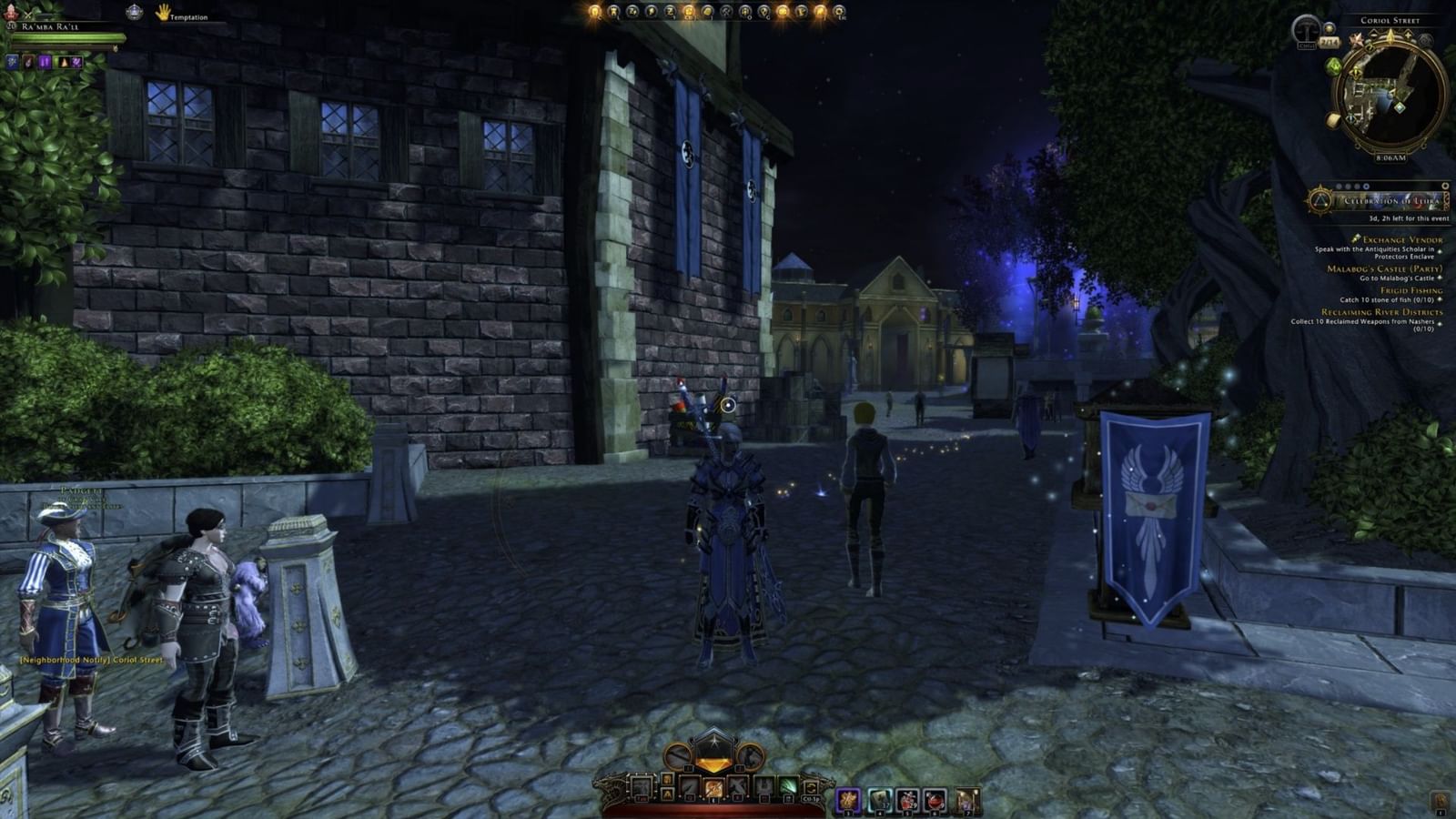Select the healing potion icon in quickslot 5

click(x=908, y=788)
